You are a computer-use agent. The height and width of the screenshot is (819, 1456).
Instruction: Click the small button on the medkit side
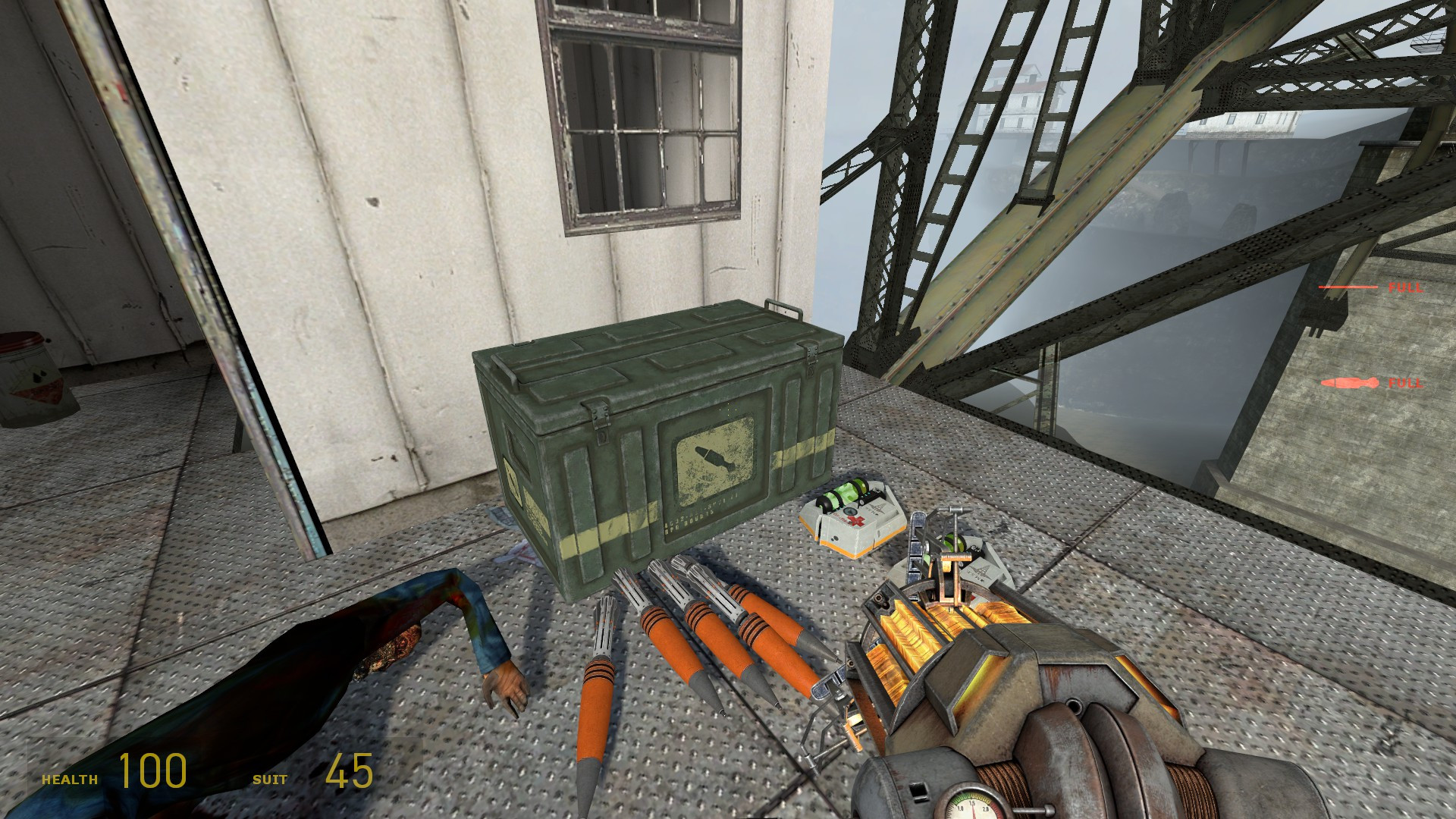(834, 539)
